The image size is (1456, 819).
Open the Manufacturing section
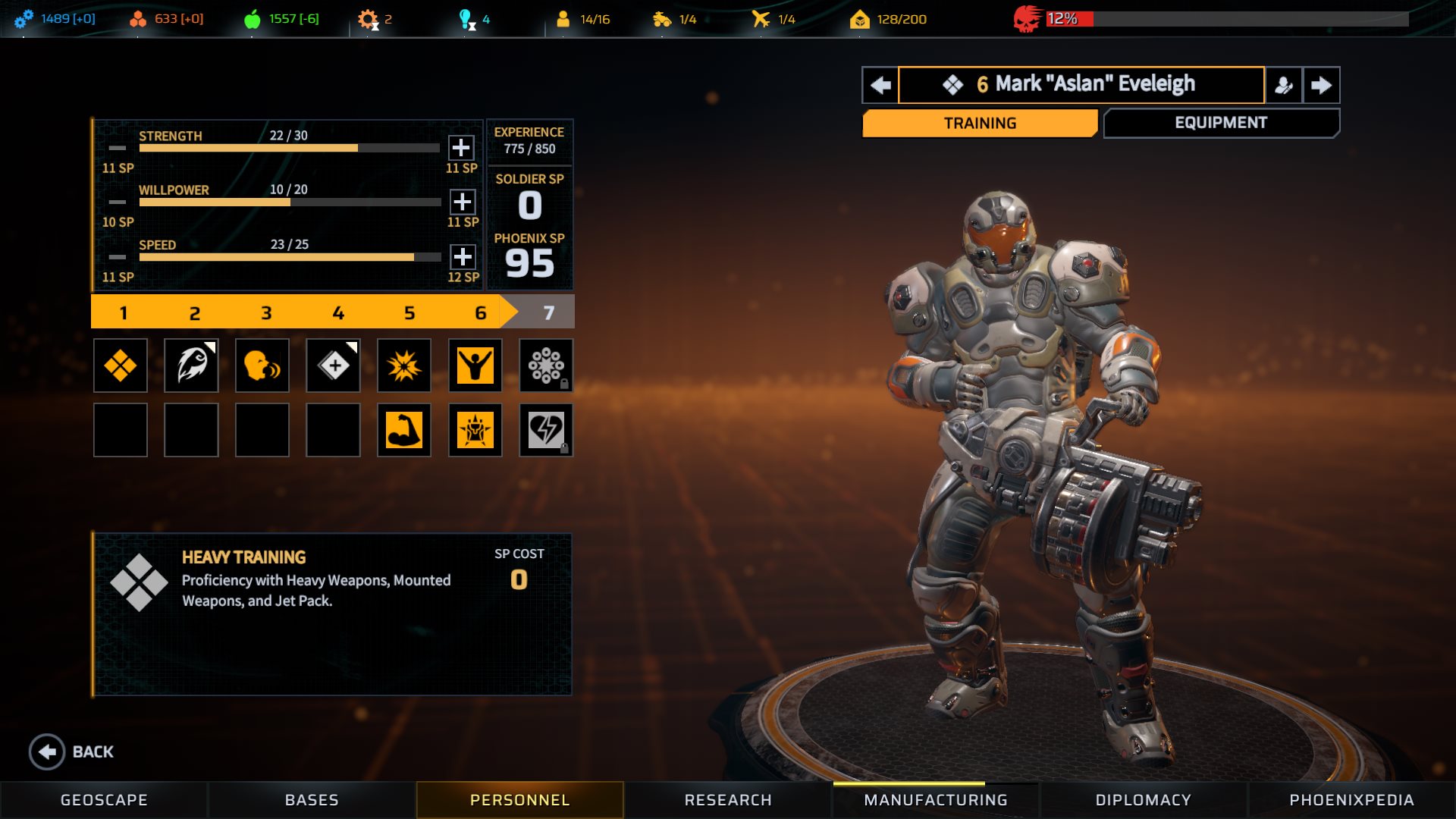coord(936,800)
